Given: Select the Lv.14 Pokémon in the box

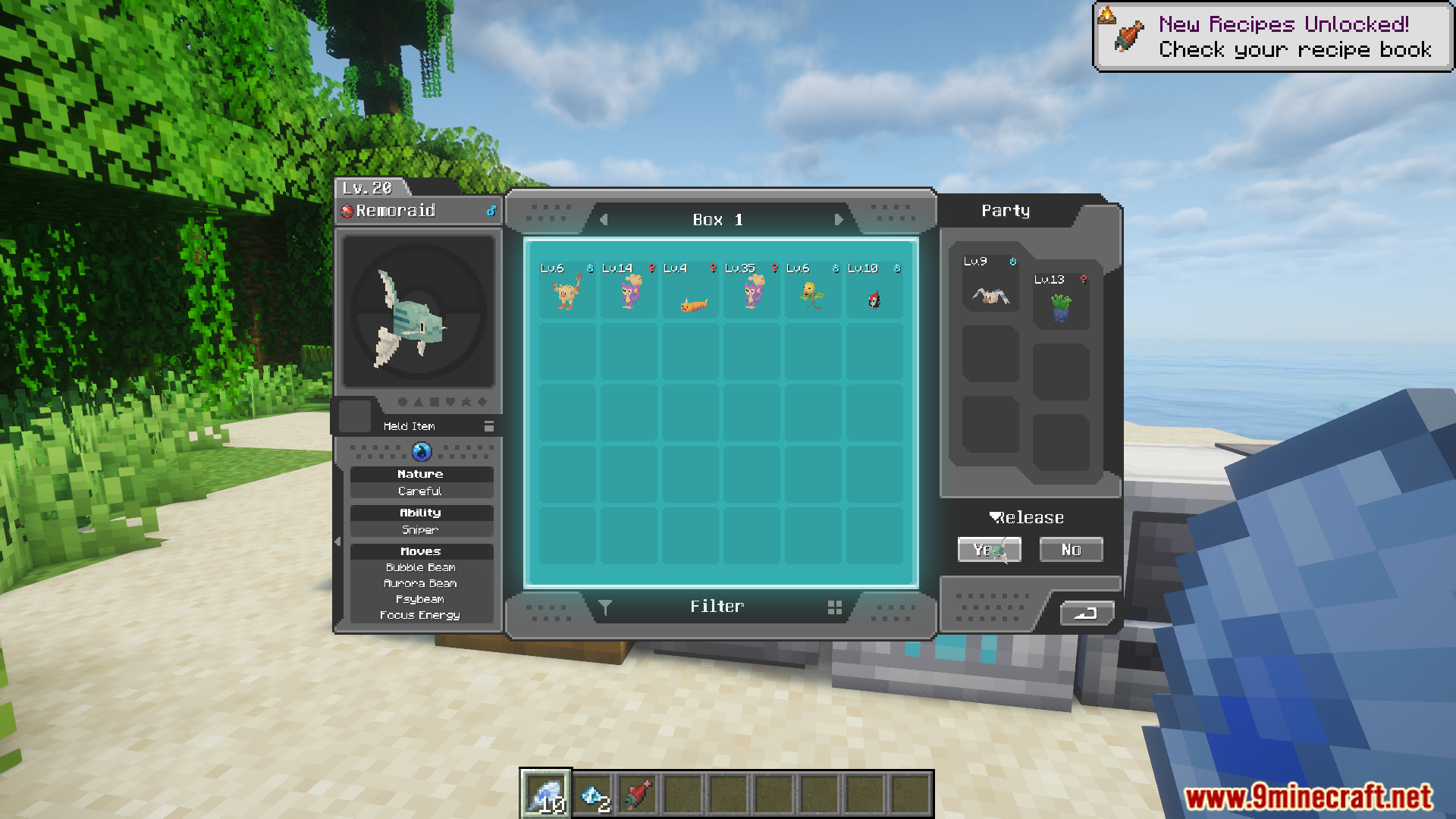Looking at the screenshot, I should pos(629,292).
